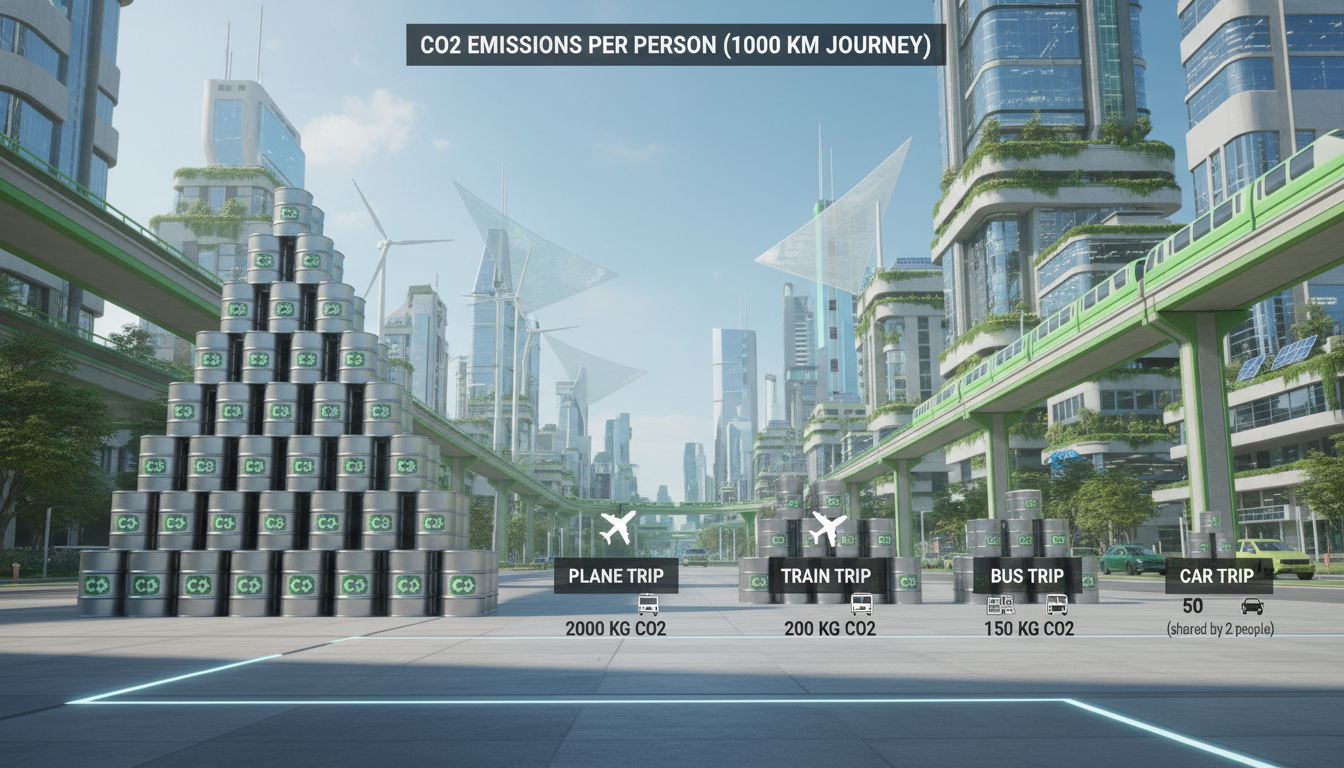Choose the Train Trip label
This screenshot has height=768, width=1344.
(825, 576)
